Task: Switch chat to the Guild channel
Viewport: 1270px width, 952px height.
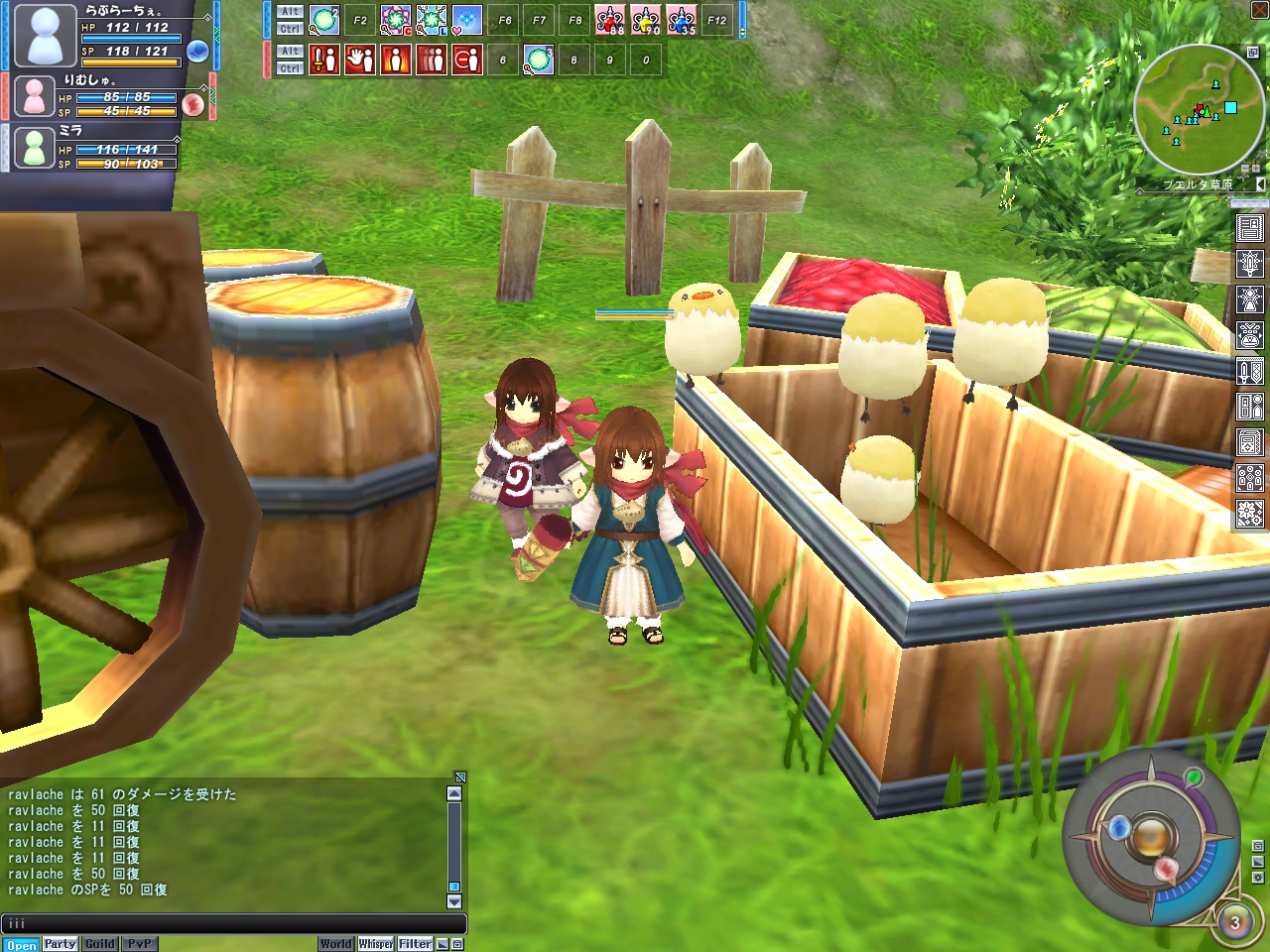Action: point(99,944)
